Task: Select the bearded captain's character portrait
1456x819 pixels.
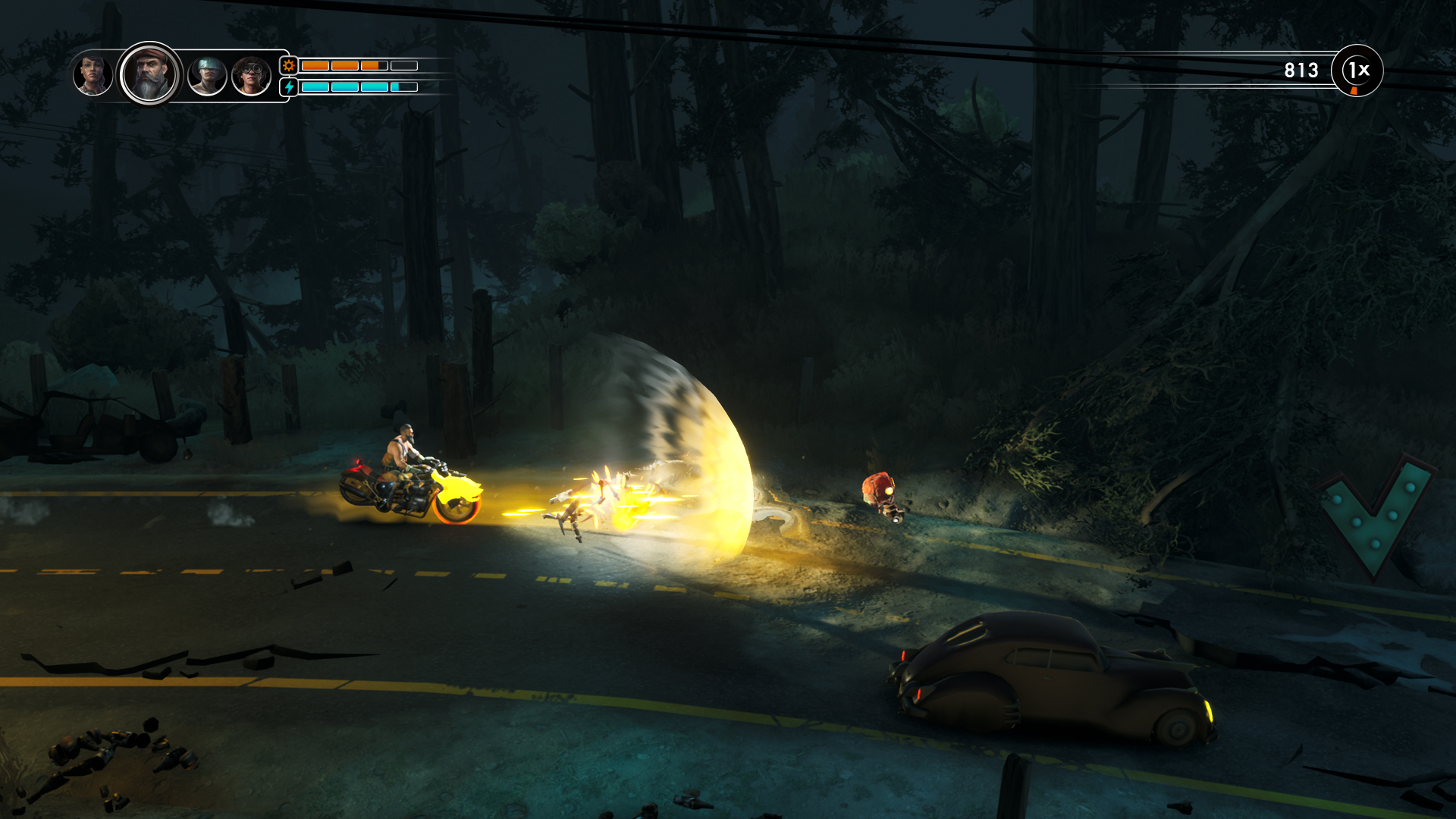Action: click(148, 76)
